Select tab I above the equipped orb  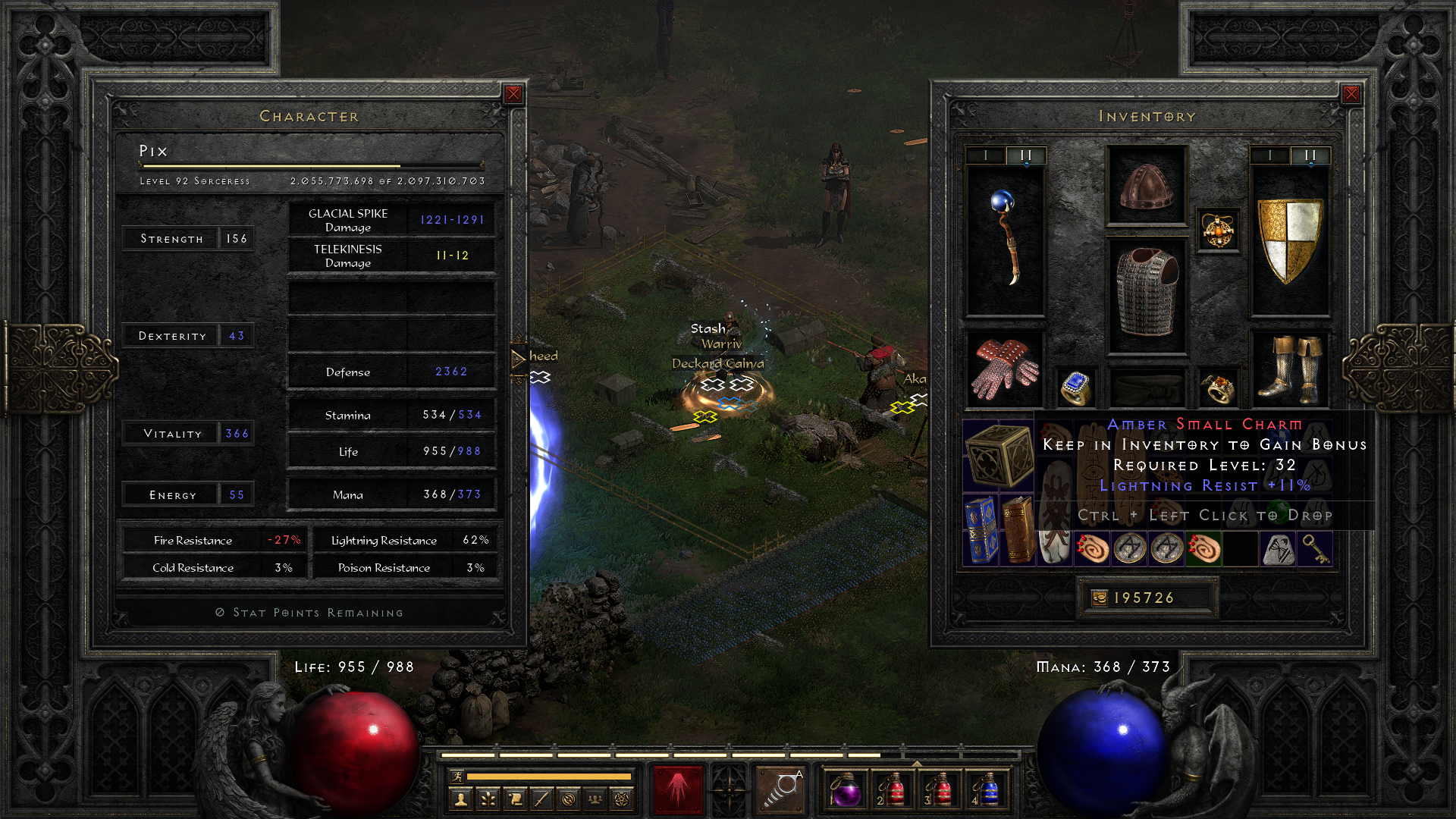986,155
